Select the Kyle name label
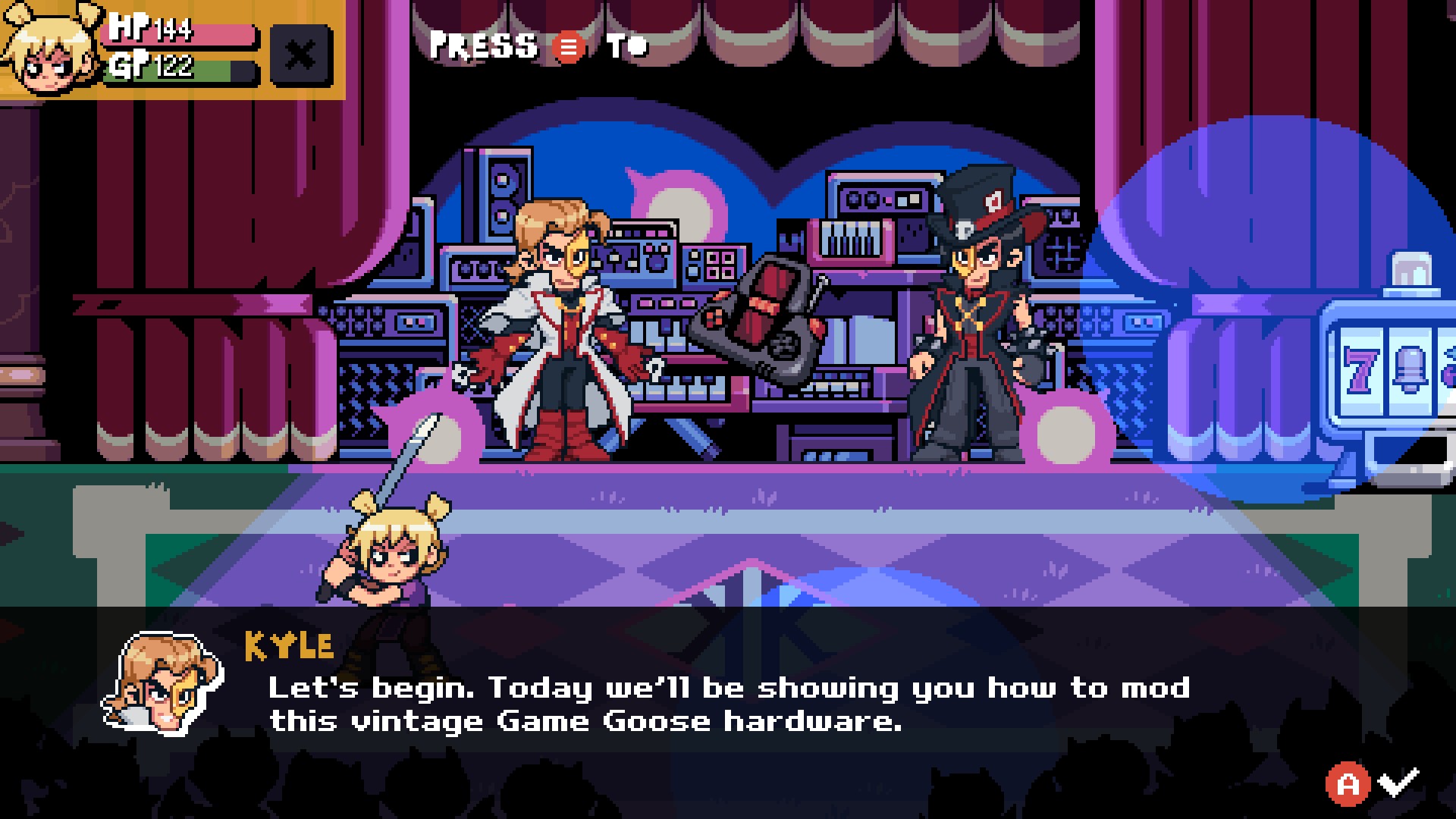The height and width of the screenshot is (819, 1456). click(x=288, y=646)
